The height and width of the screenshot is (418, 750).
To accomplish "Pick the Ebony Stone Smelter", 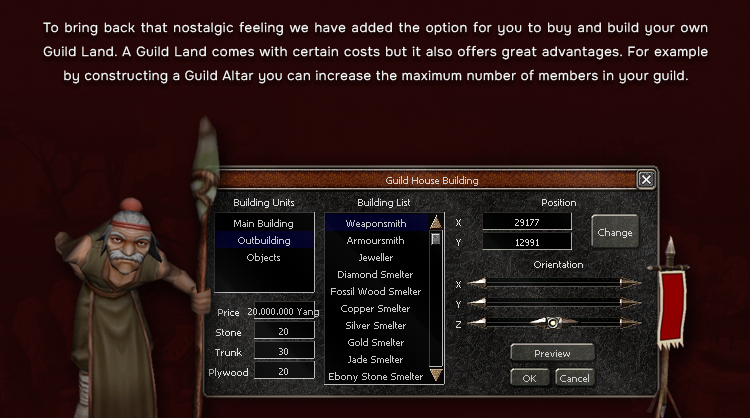I will point(375,376).
